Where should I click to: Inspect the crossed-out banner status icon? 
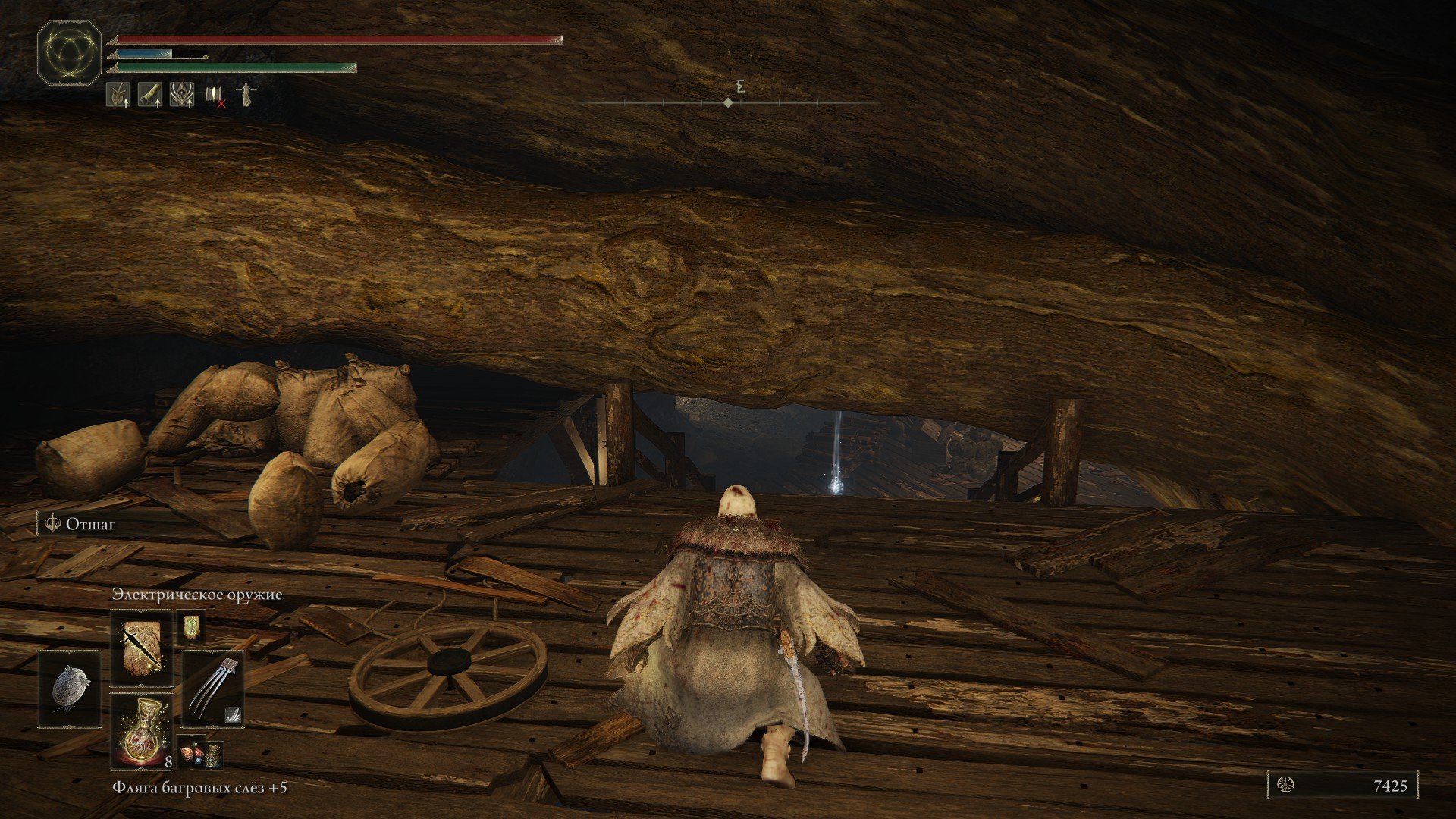pos(214,96)
